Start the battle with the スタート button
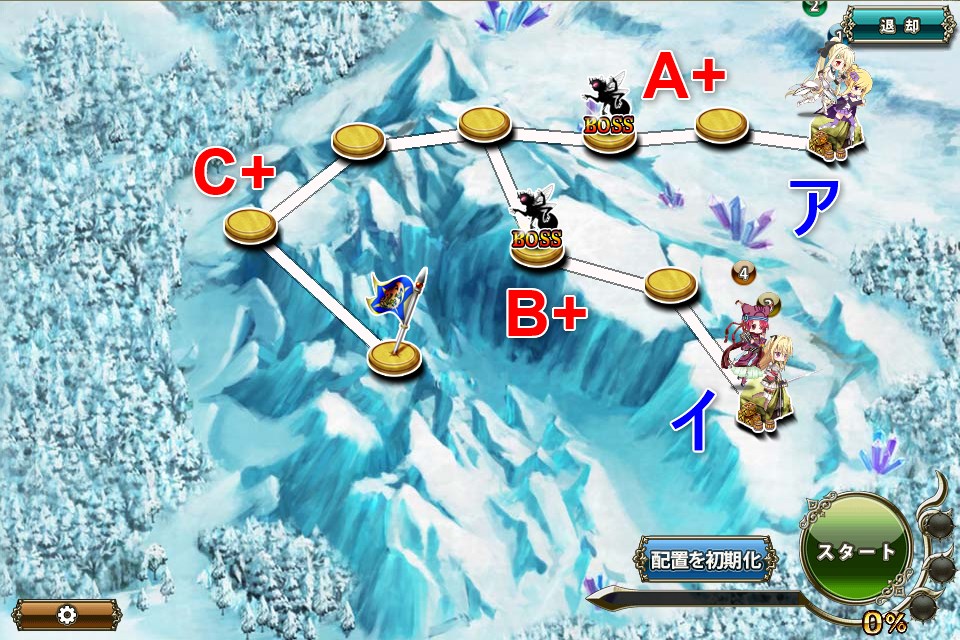Screen dimensions: 960x640 (x=855, y=551)
